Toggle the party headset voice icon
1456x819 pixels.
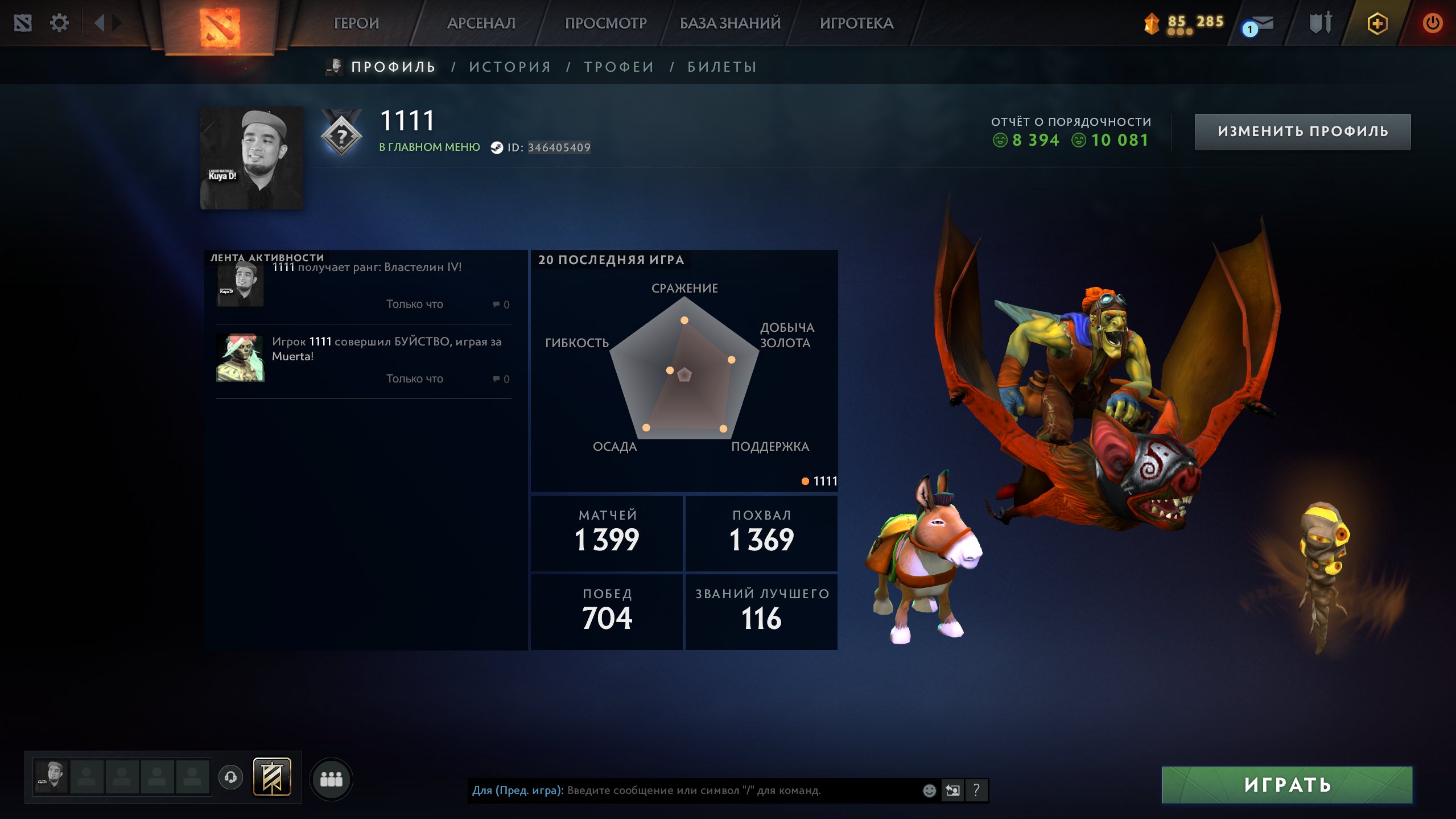point(231,777)
